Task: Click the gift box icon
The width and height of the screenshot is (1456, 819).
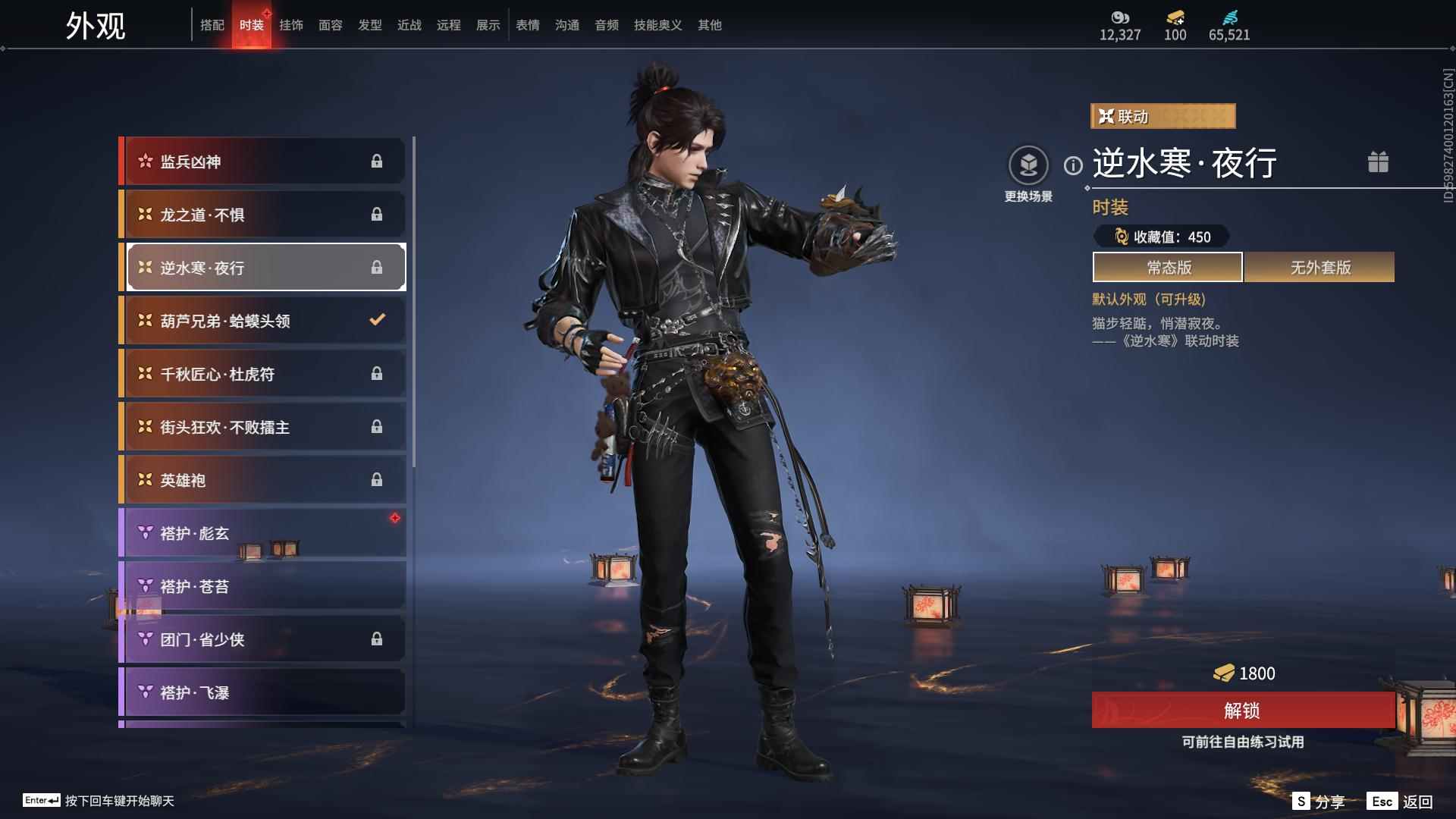Action: [1378, 162]
